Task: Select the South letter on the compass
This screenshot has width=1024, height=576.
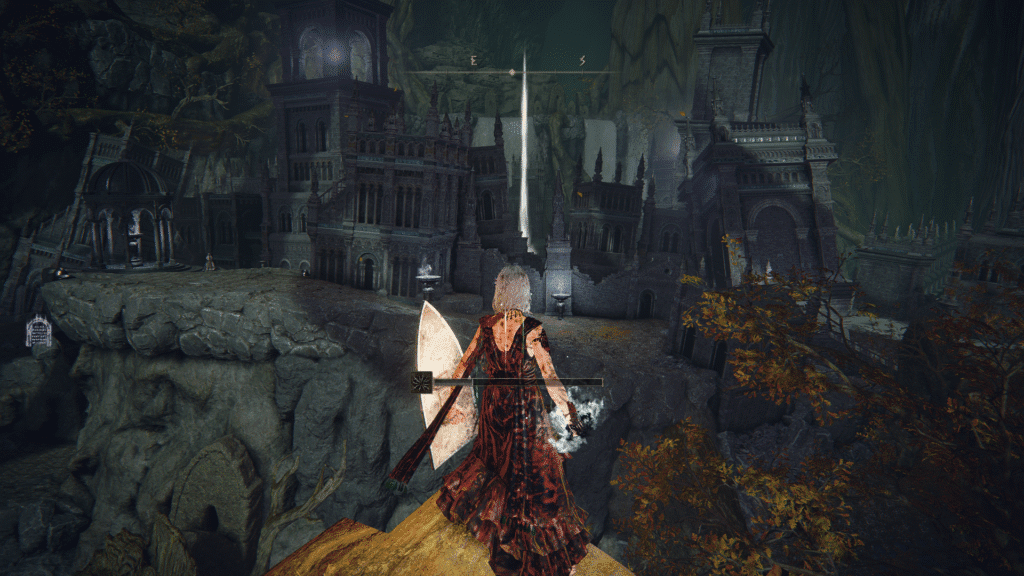Action: click(582, 61)
